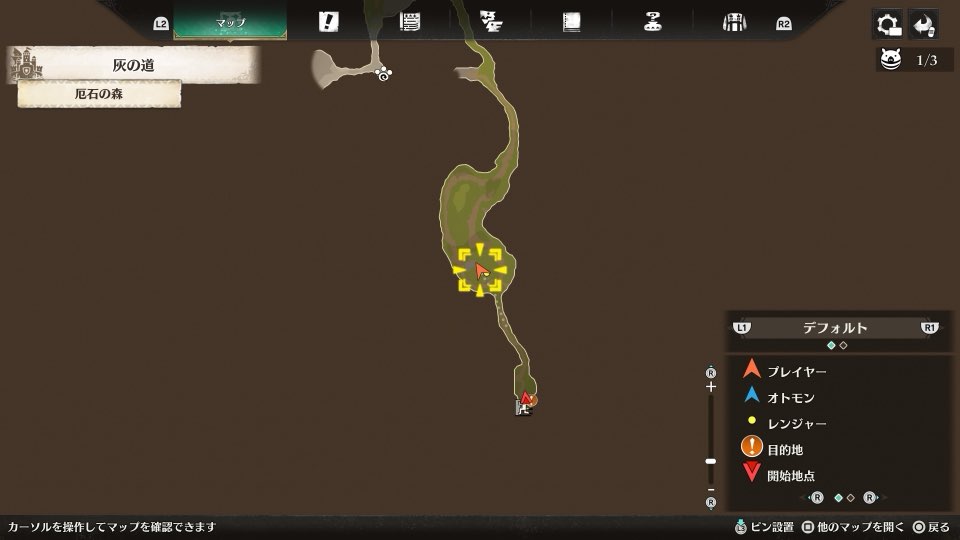Select the マップ (Map) tab

230,22
